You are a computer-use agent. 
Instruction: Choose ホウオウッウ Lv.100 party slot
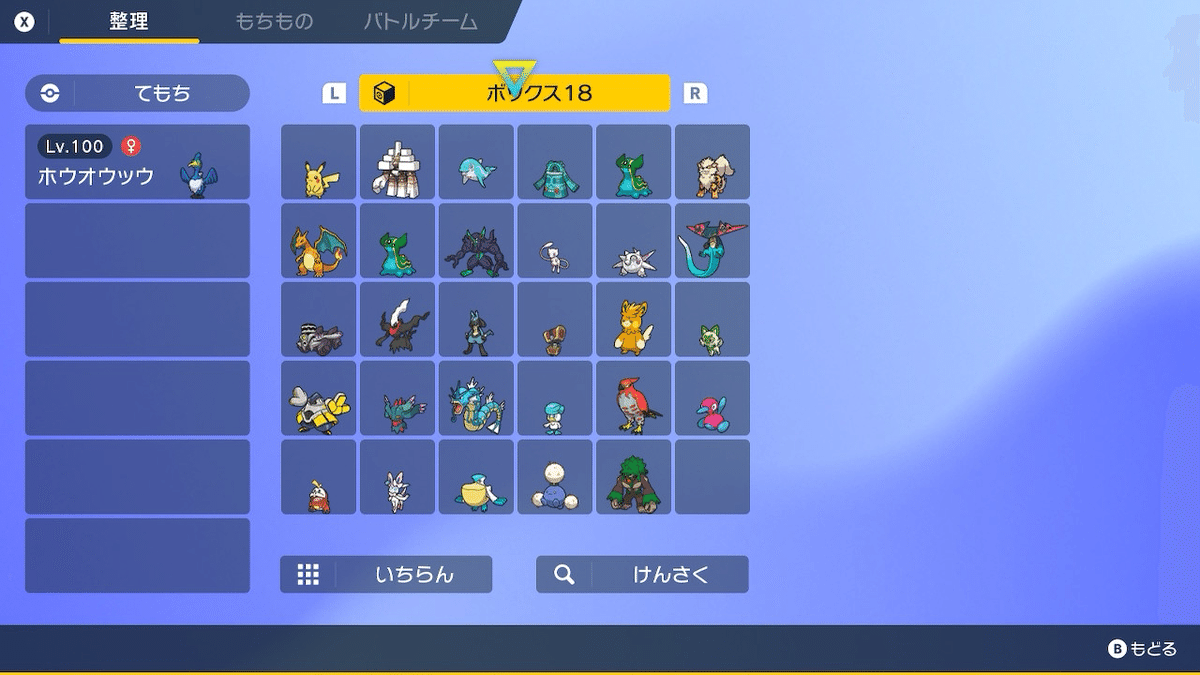coord(137,162)
